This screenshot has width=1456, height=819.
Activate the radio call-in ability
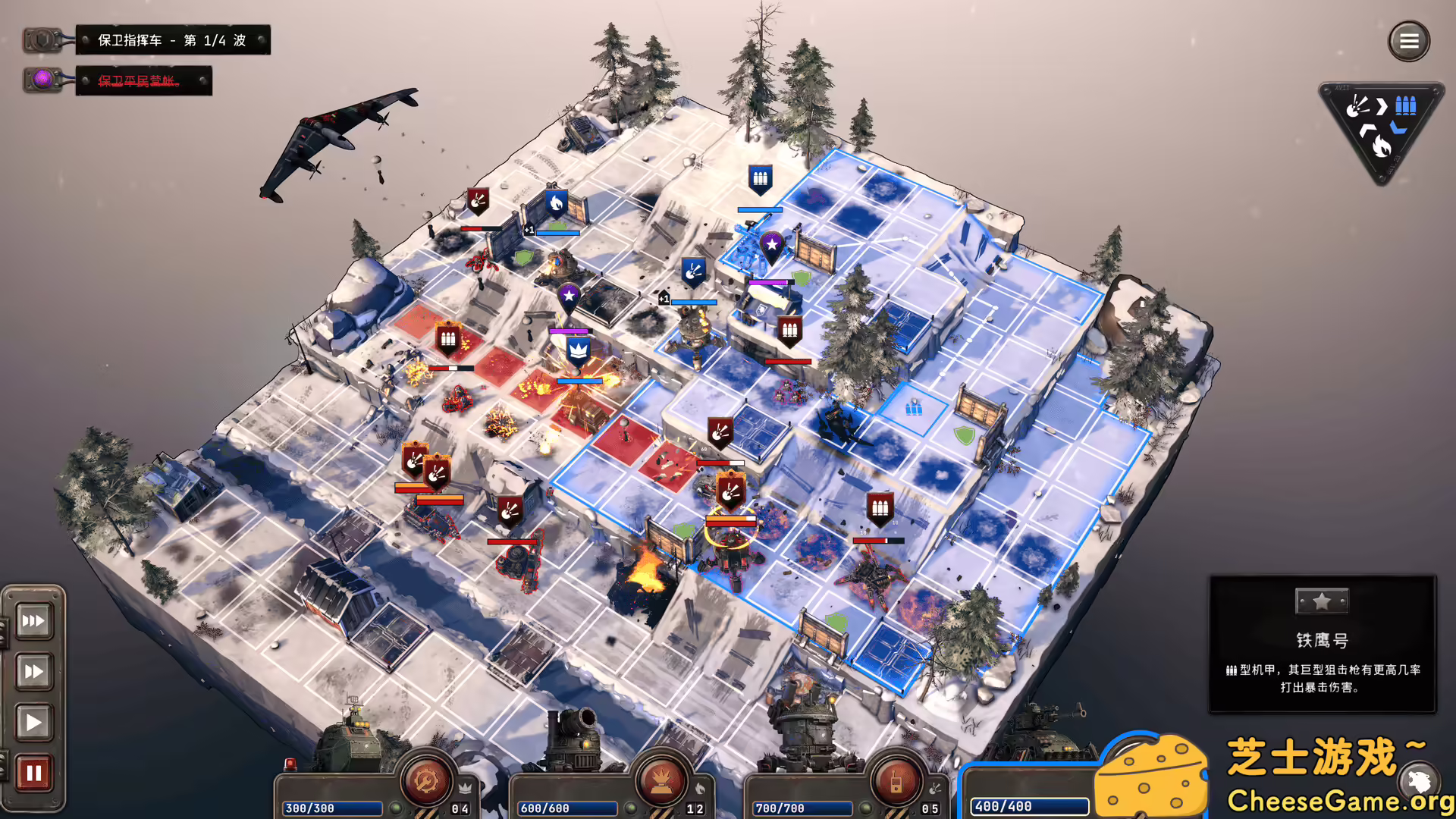tap(896, 782)
